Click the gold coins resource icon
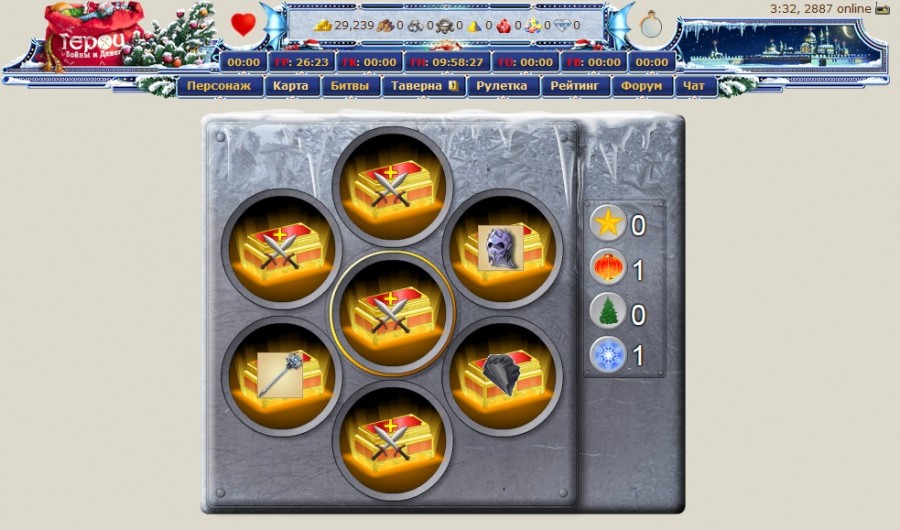Image resolution: width=900 pixels, height=530 pixels. (x=323, y=25)
